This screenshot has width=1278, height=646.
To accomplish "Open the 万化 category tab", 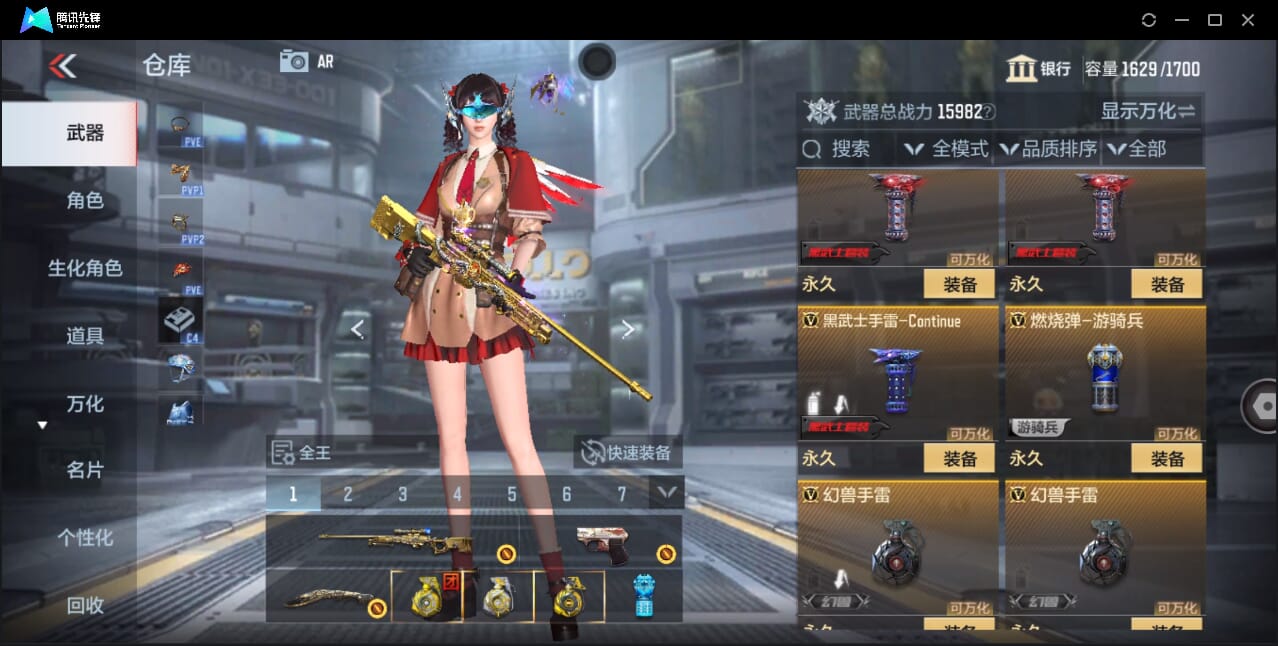I will click(85, 404).
